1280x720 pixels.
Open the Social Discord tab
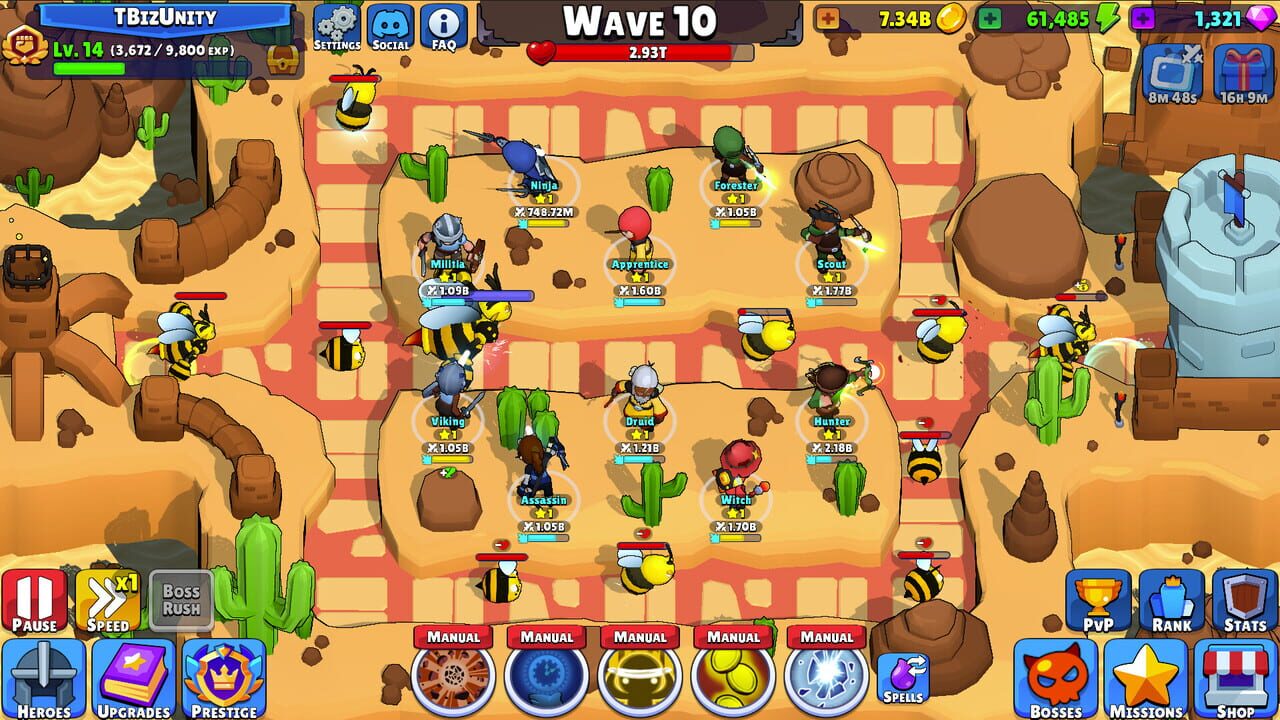click(389, 25)
